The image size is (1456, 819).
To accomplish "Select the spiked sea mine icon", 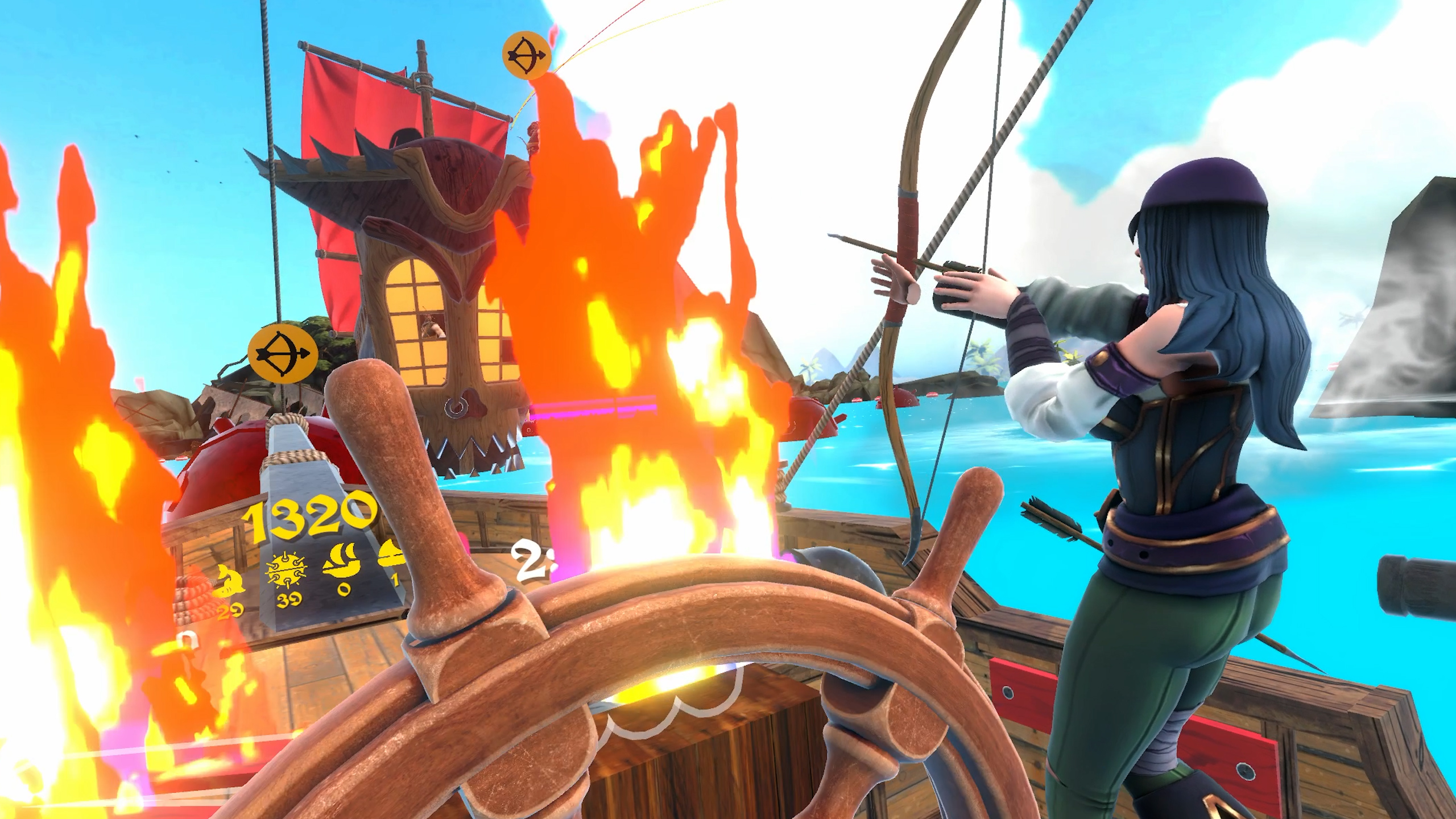I will click(287, 573).
